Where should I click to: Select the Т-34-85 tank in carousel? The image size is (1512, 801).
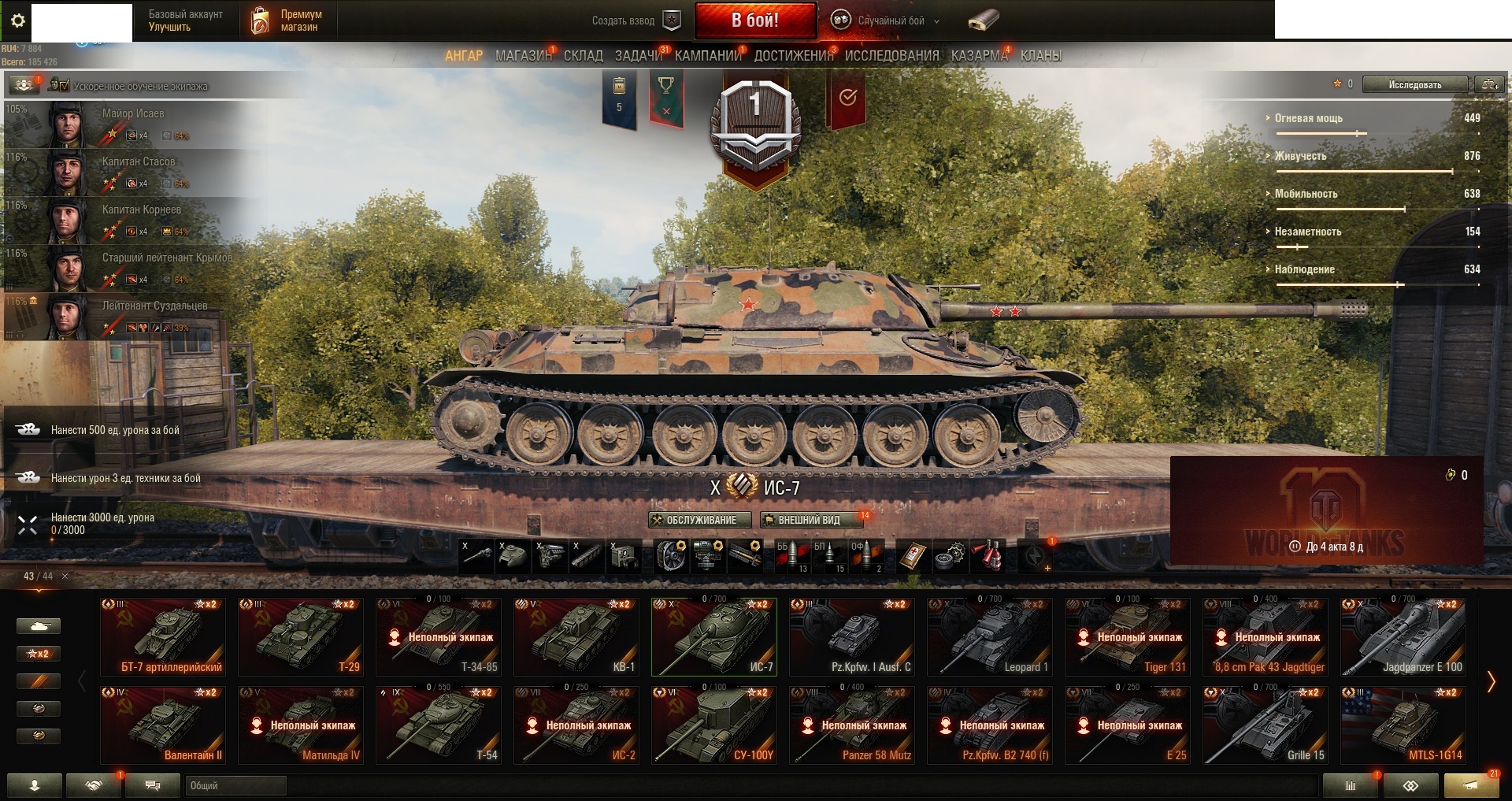pyautogui.click(x=438, y=636)
